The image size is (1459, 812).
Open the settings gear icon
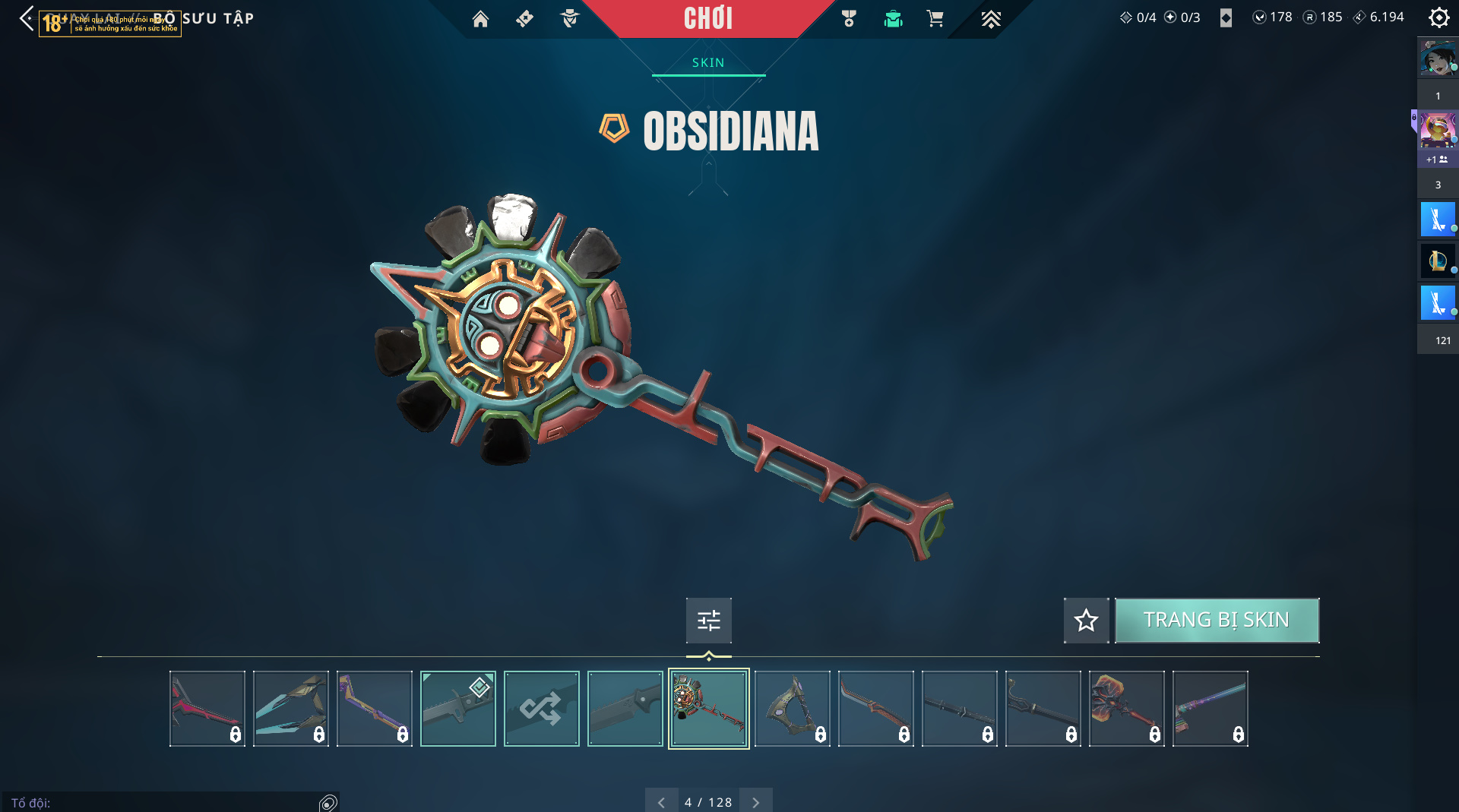(x=1438, y=17)
